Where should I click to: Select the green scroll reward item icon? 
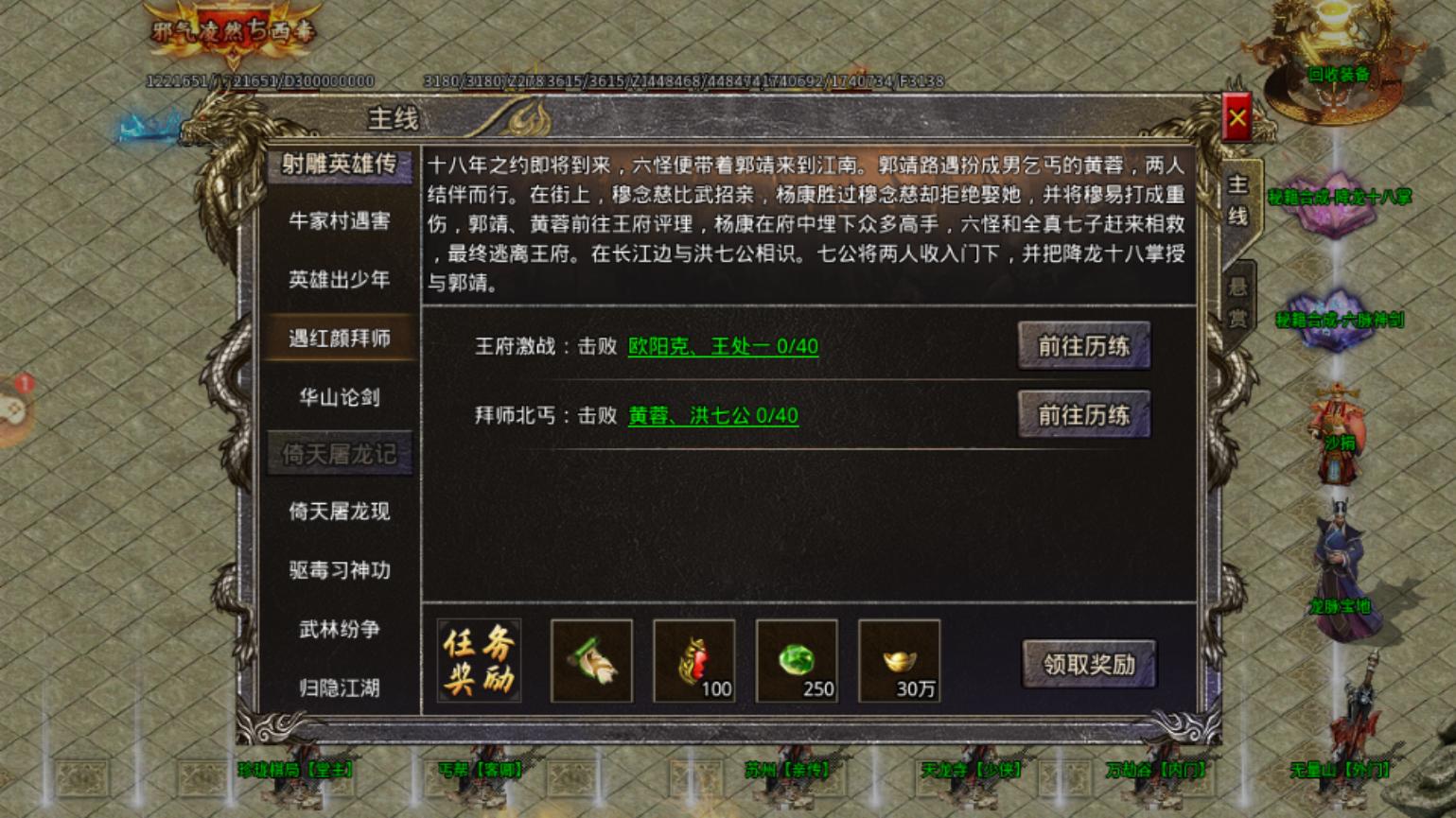(591, 662)
